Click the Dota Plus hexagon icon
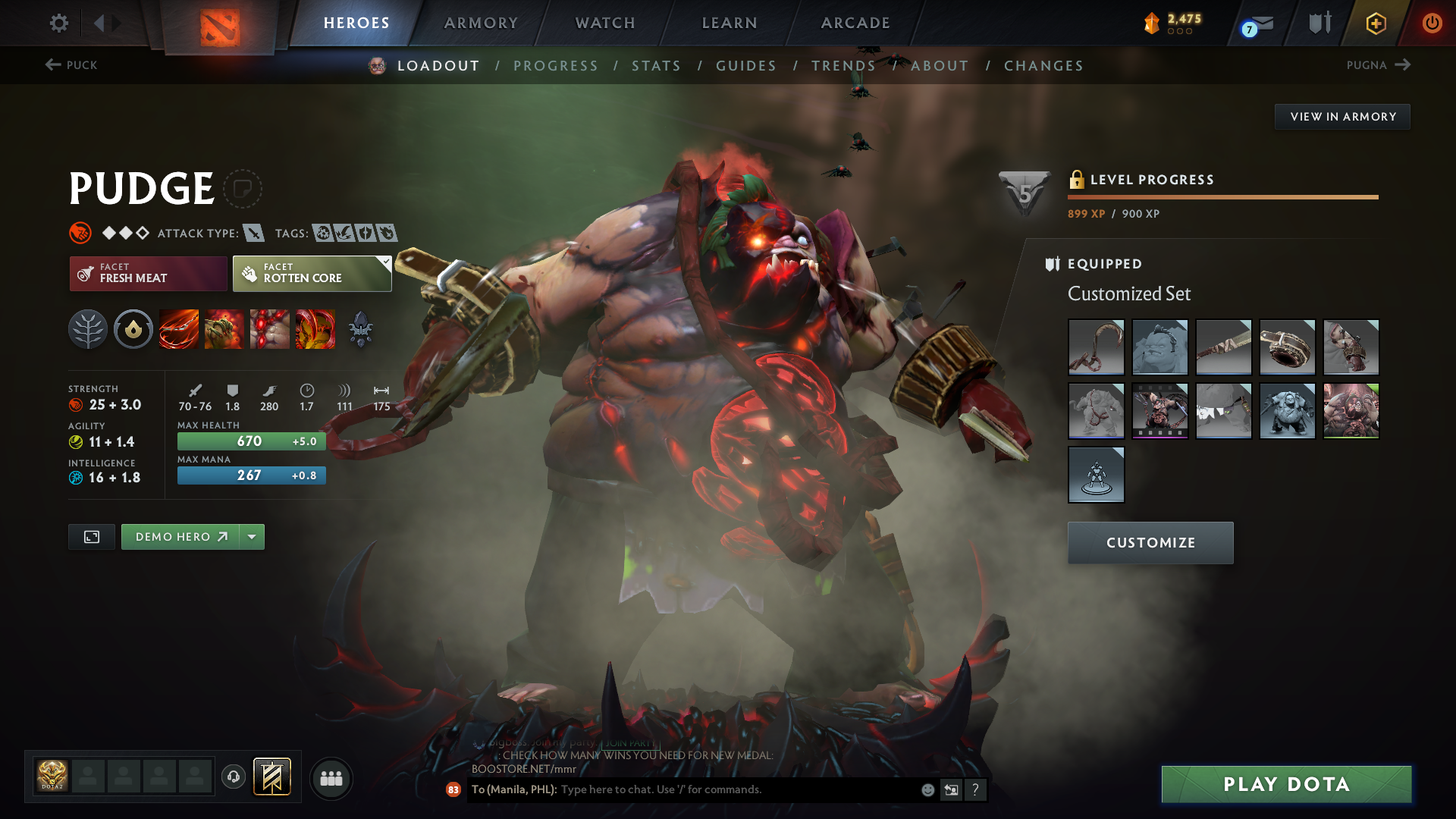 (1376, 23)
